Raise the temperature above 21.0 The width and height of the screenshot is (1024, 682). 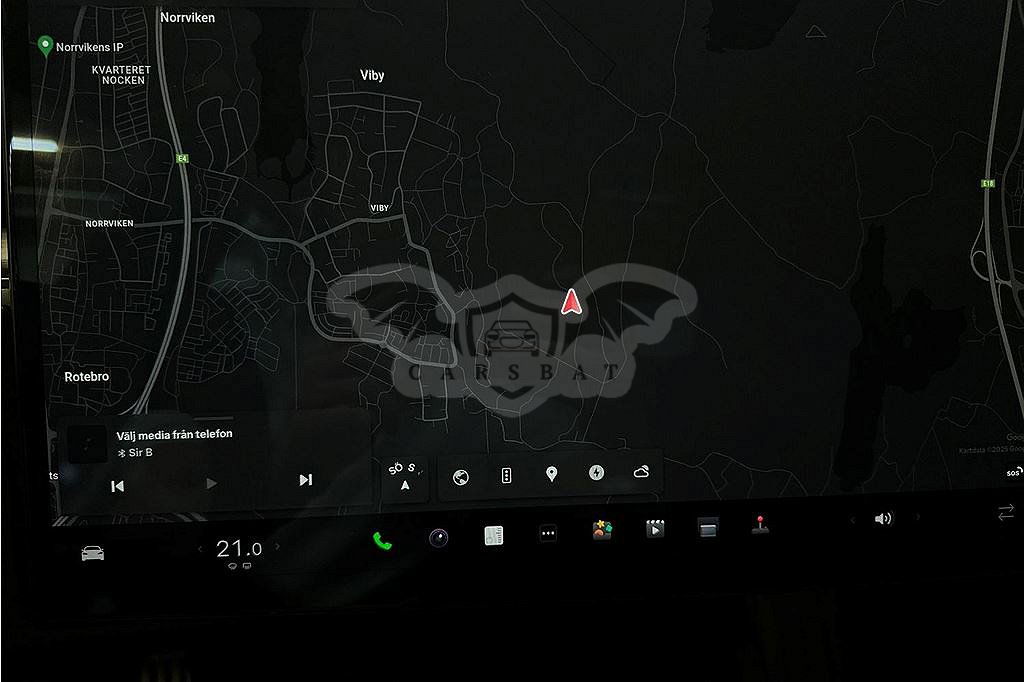tap(278, 547)
